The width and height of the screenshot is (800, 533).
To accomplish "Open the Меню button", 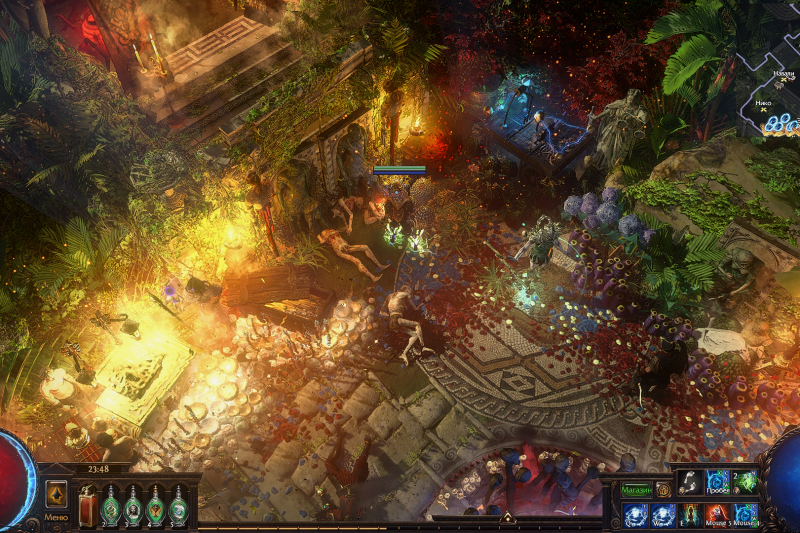I will [x=56, y=518].
